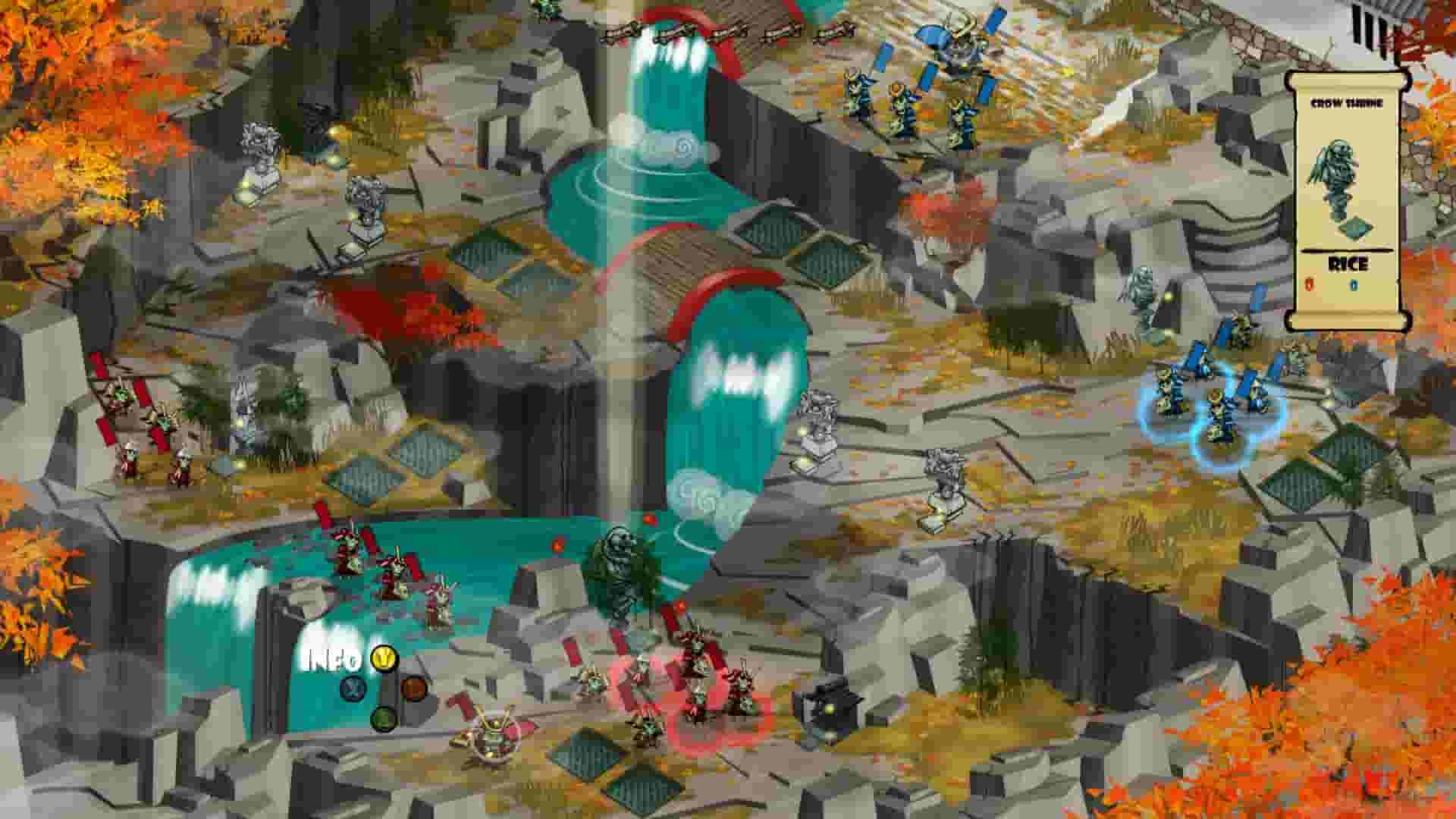Image resolution: width=1456 pixels, height=819 pixels.
Task: Click the red team counter below RICE
Action: click(x=1309, y=284)
